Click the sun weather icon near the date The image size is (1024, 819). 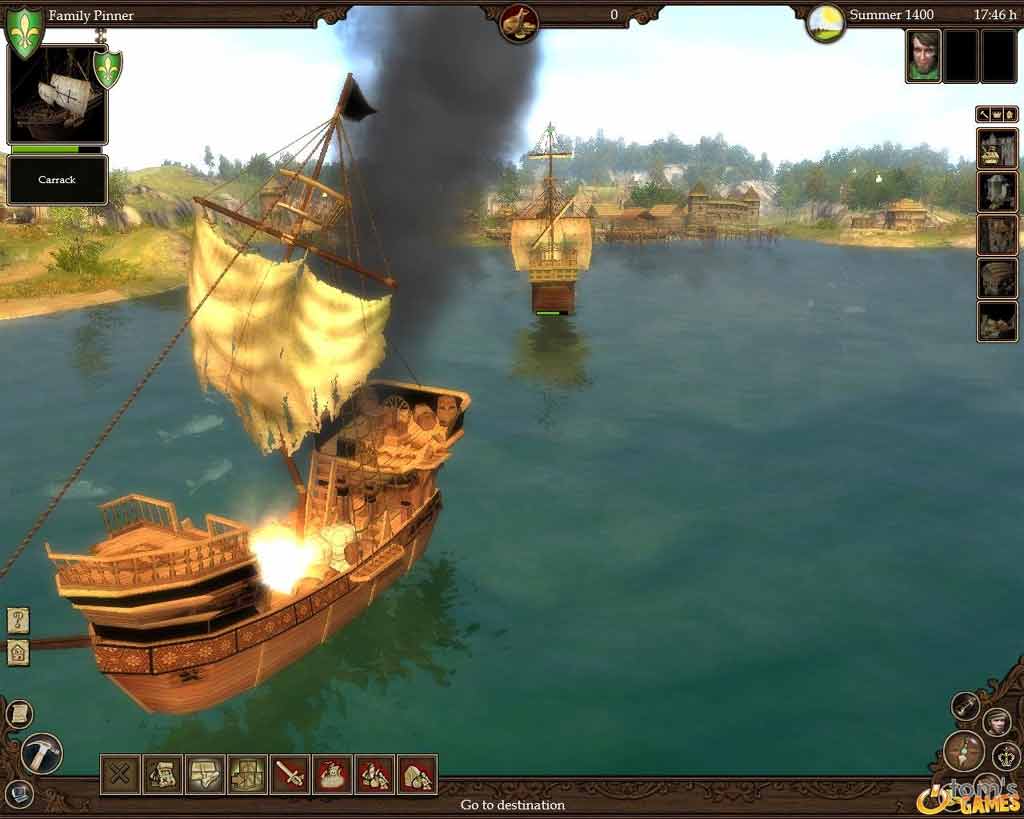[x=826, y=23]
